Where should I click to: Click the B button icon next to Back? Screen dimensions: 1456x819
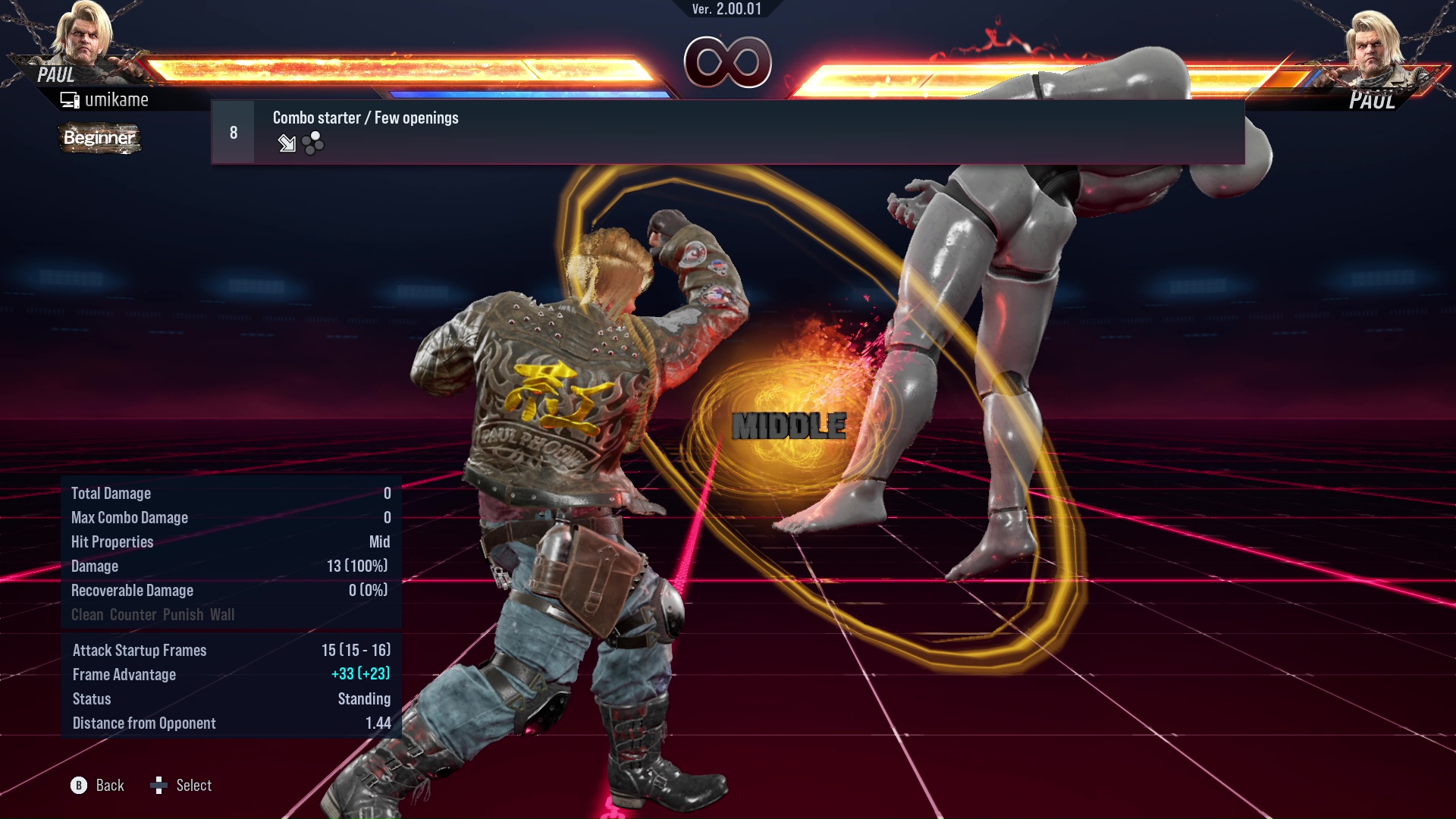point(78,786)
